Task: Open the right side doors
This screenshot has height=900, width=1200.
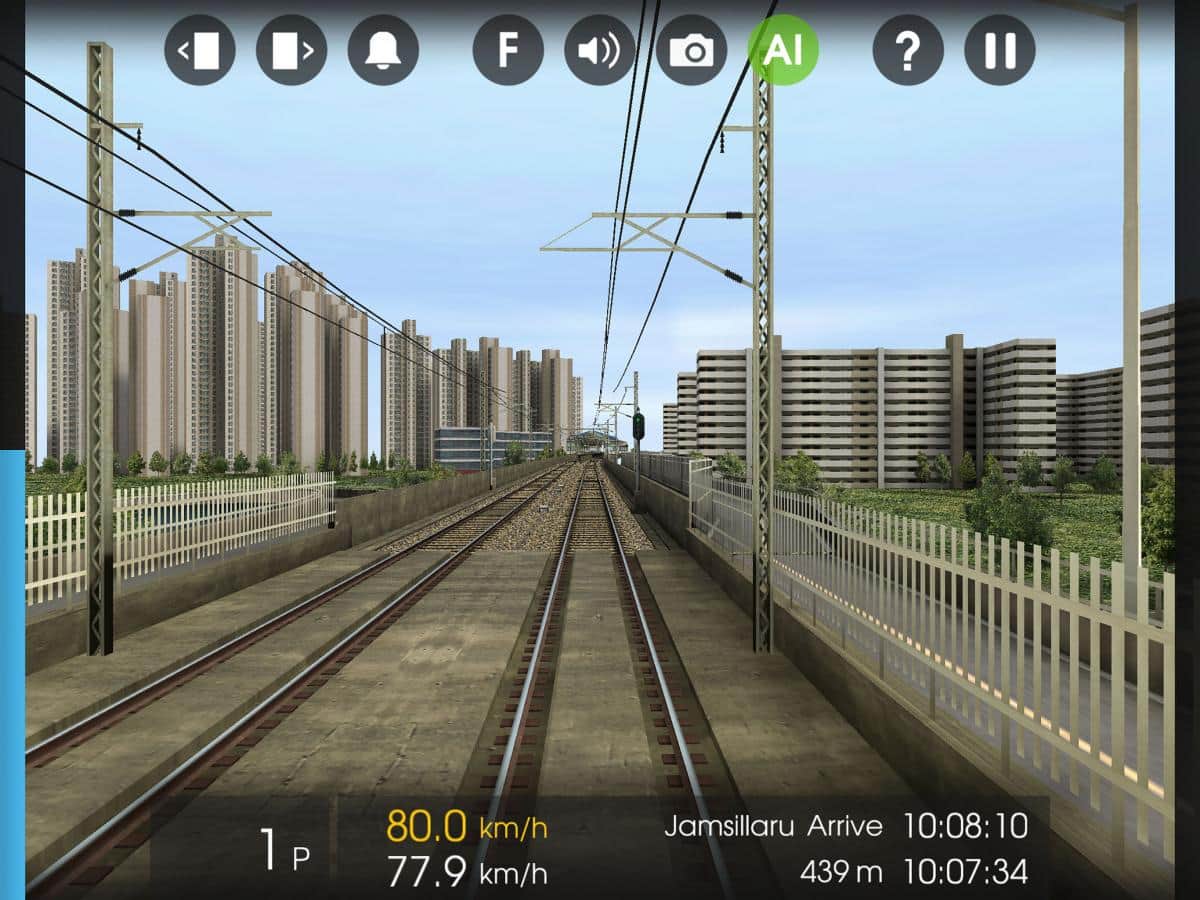Action: coord(292,50)
